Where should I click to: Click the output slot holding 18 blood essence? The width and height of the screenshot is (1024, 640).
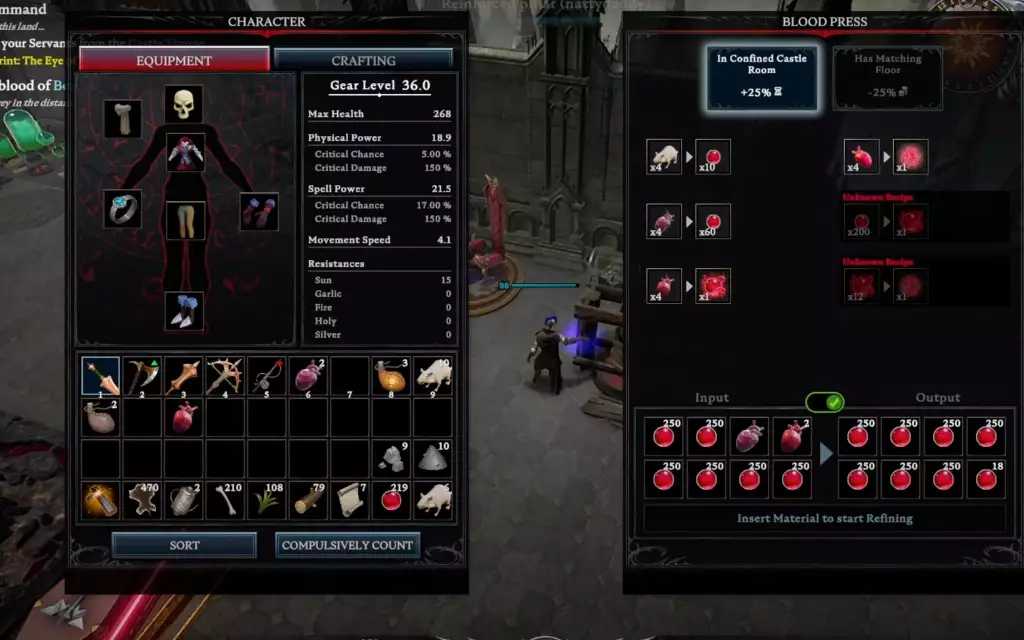[985, 479]
